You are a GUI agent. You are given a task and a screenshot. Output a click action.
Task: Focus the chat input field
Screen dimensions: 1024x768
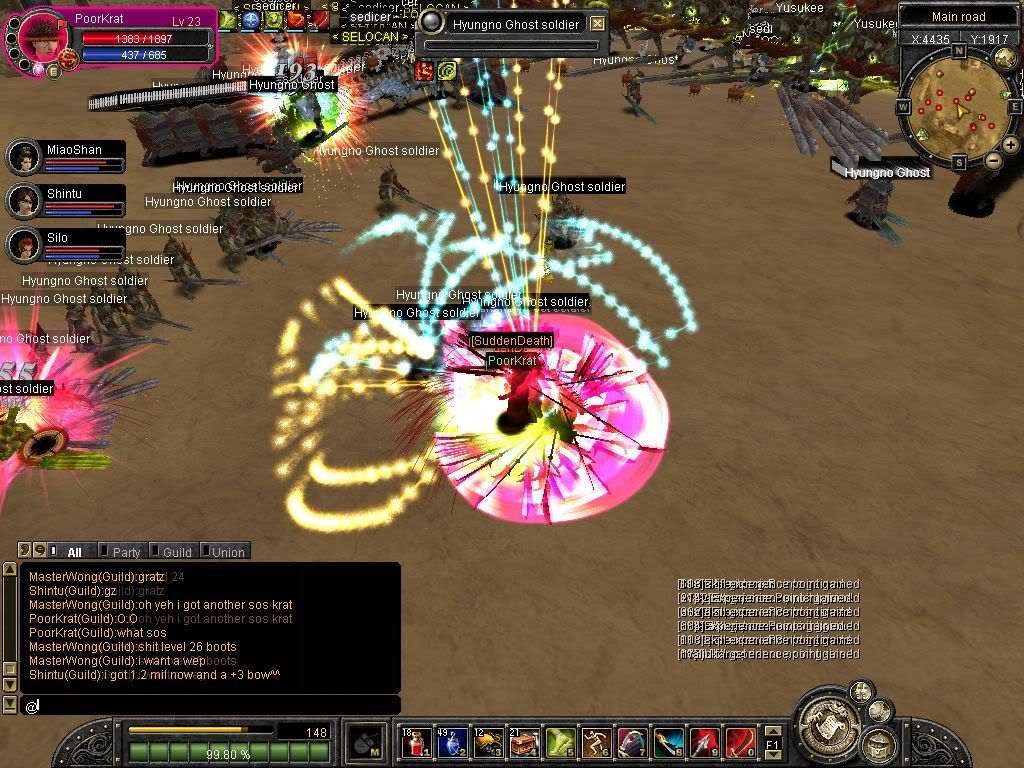pos(210,706)
